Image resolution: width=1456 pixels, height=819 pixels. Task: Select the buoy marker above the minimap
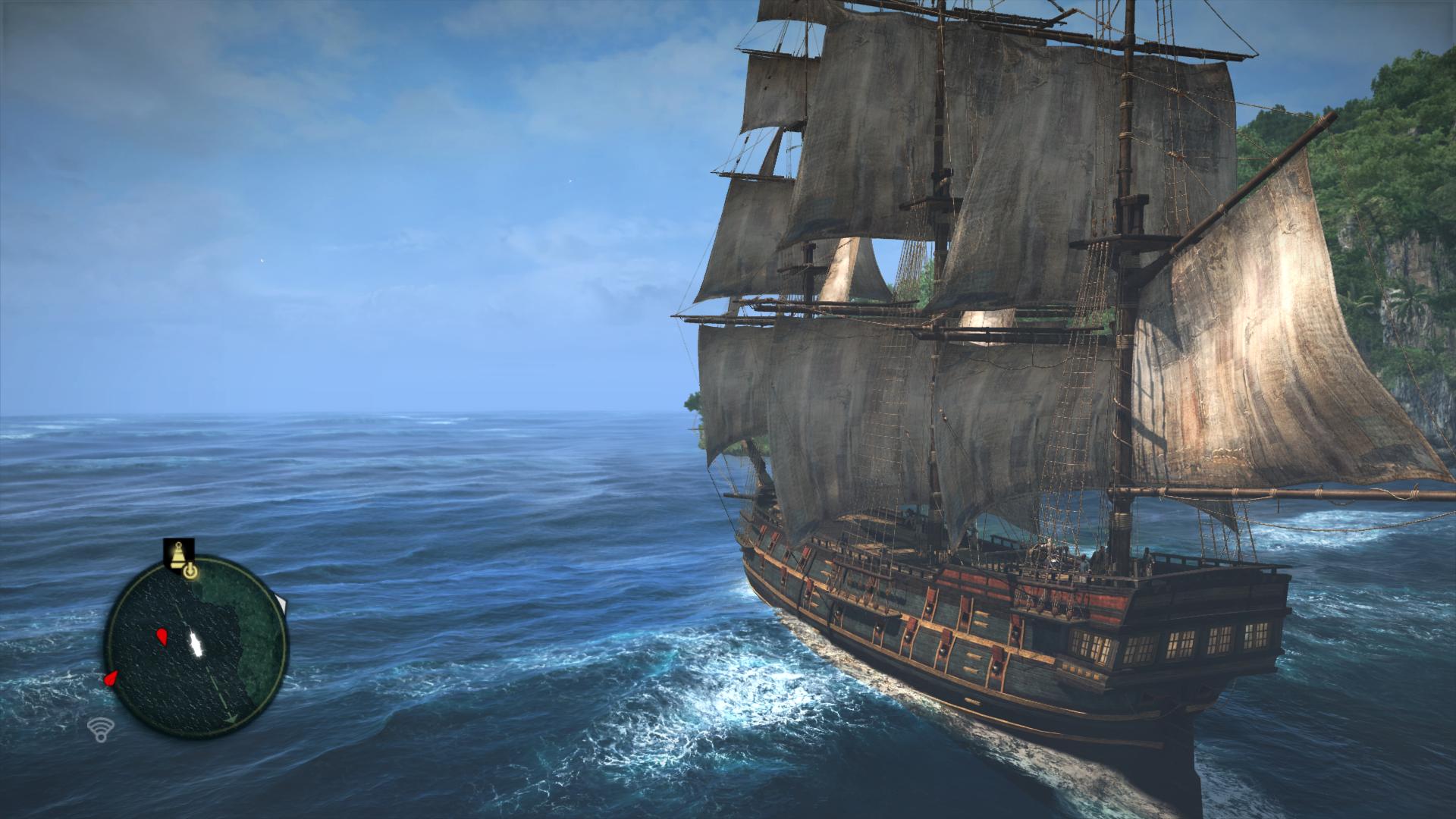[x=179, y=554]
